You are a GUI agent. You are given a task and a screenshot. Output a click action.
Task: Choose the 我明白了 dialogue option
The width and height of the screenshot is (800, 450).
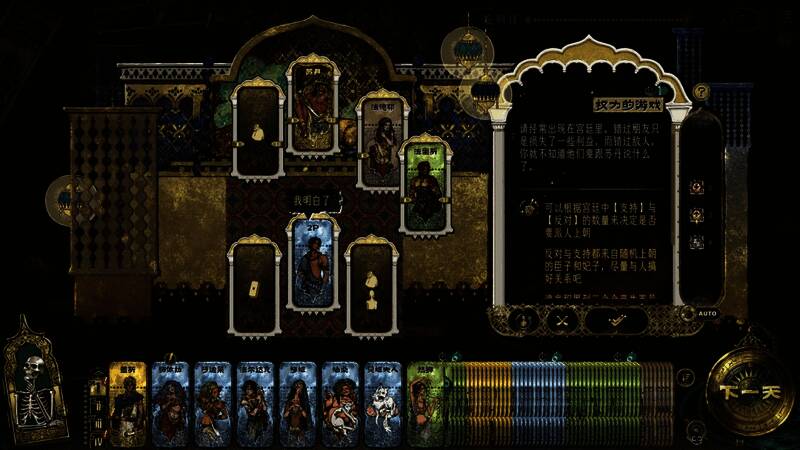point(312,202)
